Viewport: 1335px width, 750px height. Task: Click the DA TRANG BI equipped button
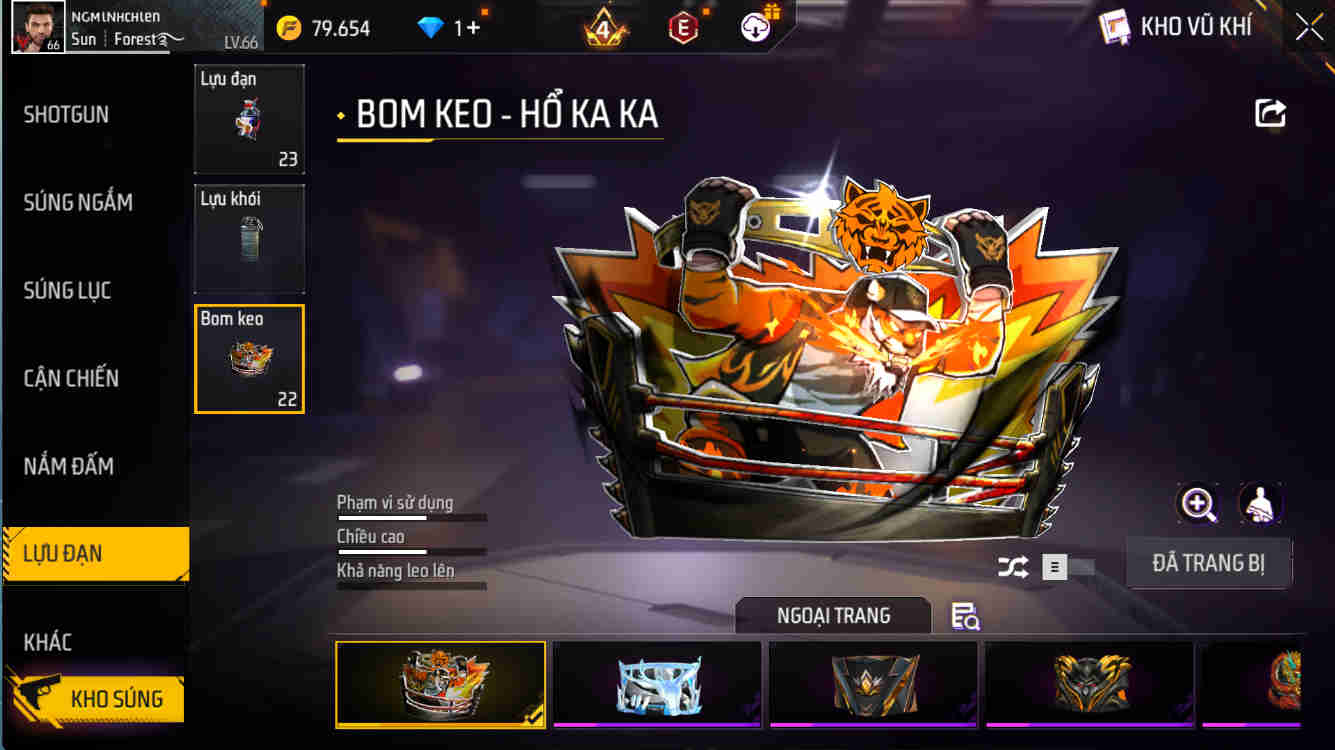click(x=1209, y=562)
